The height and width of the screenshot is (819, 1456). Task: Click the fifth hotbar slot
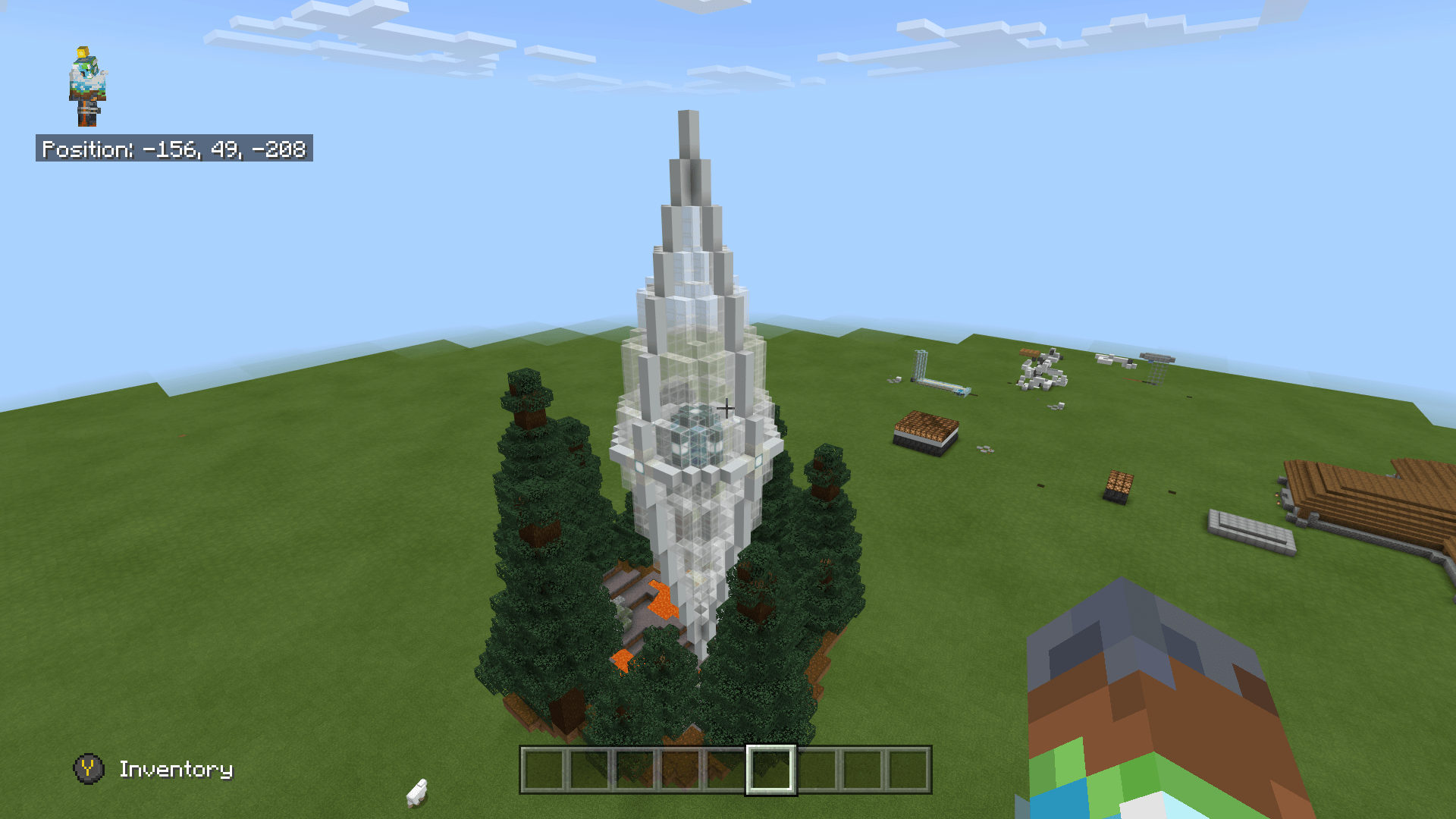point(726,770)
